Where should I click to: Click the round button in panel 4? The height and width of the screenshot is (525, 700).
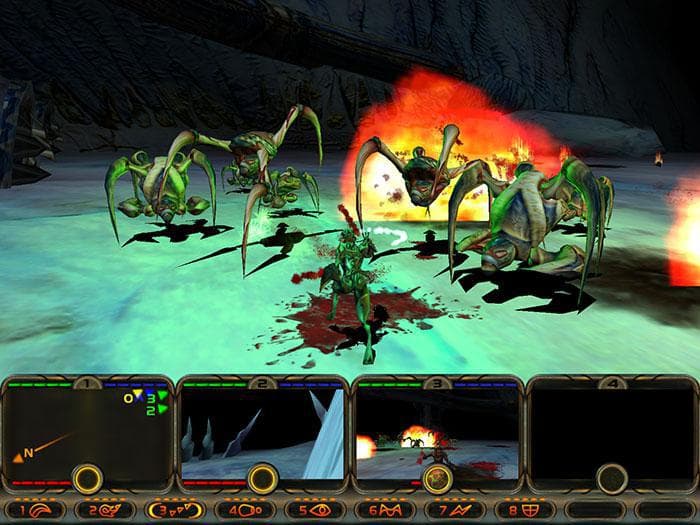coord(612,478)
